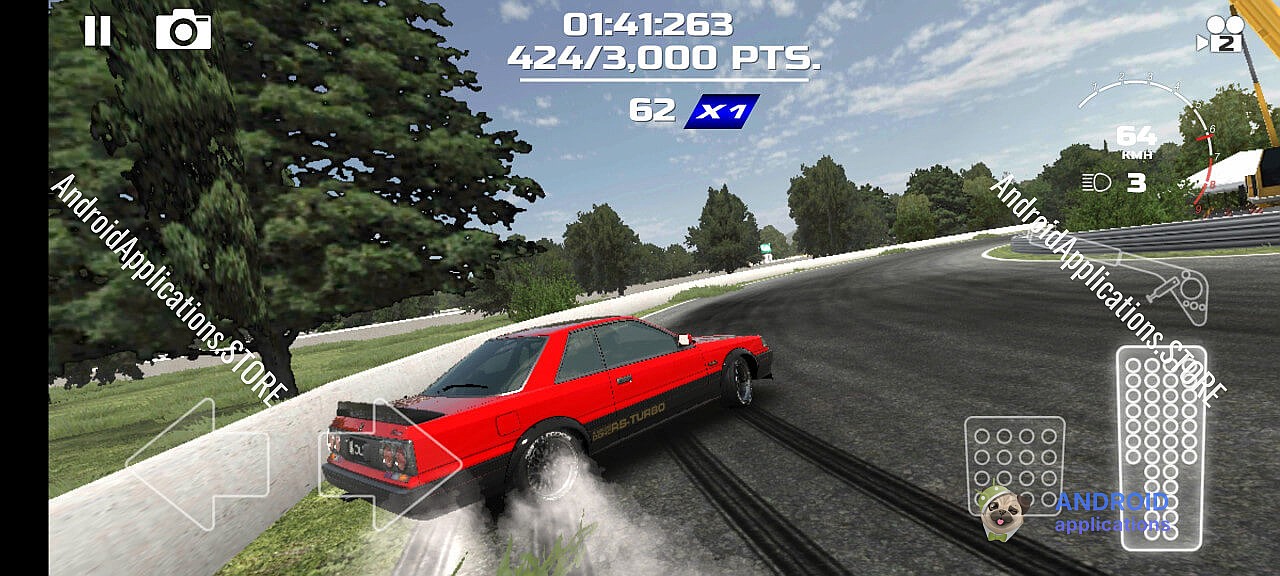Pause the race
The width and height of the screenshot is (1280, 576).
97,31
